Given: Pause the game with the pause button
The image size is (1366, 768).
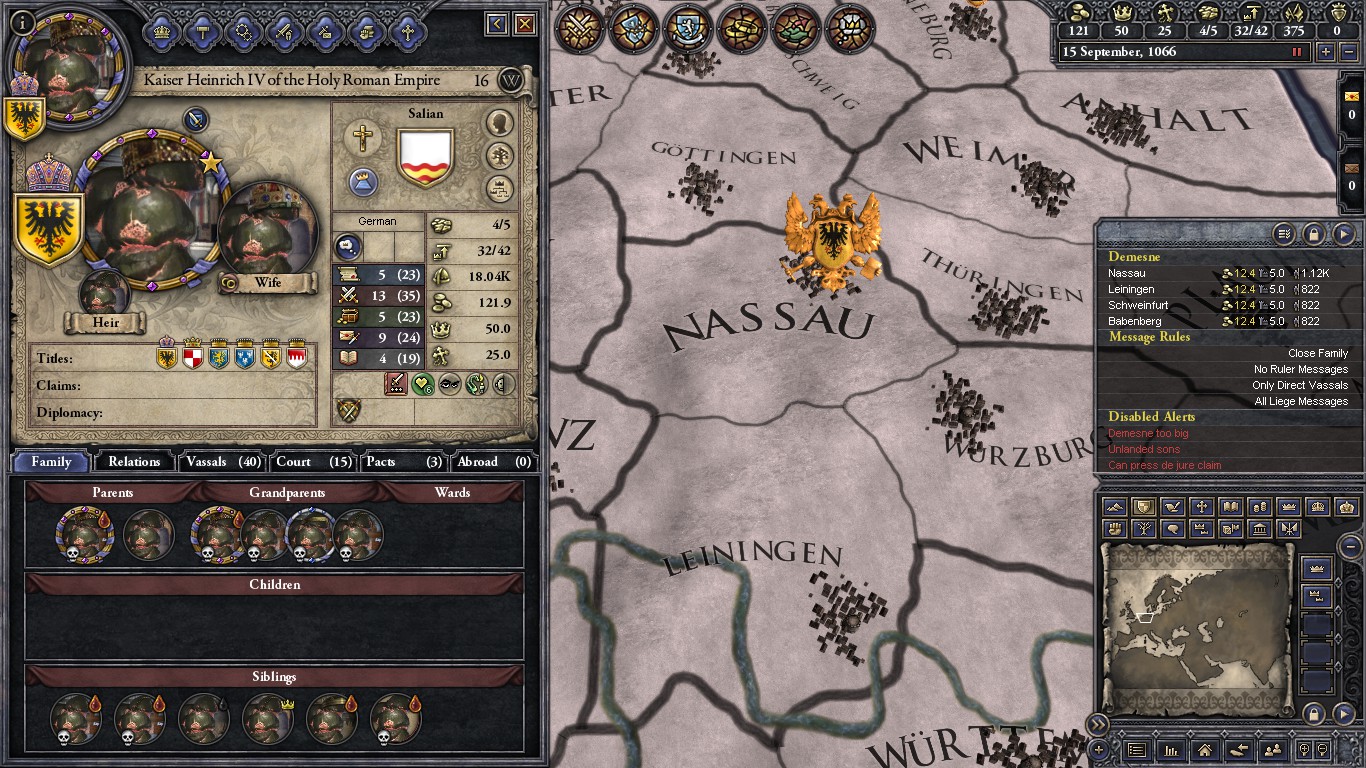Looking at the screenshot, I should pos(1299,51).
